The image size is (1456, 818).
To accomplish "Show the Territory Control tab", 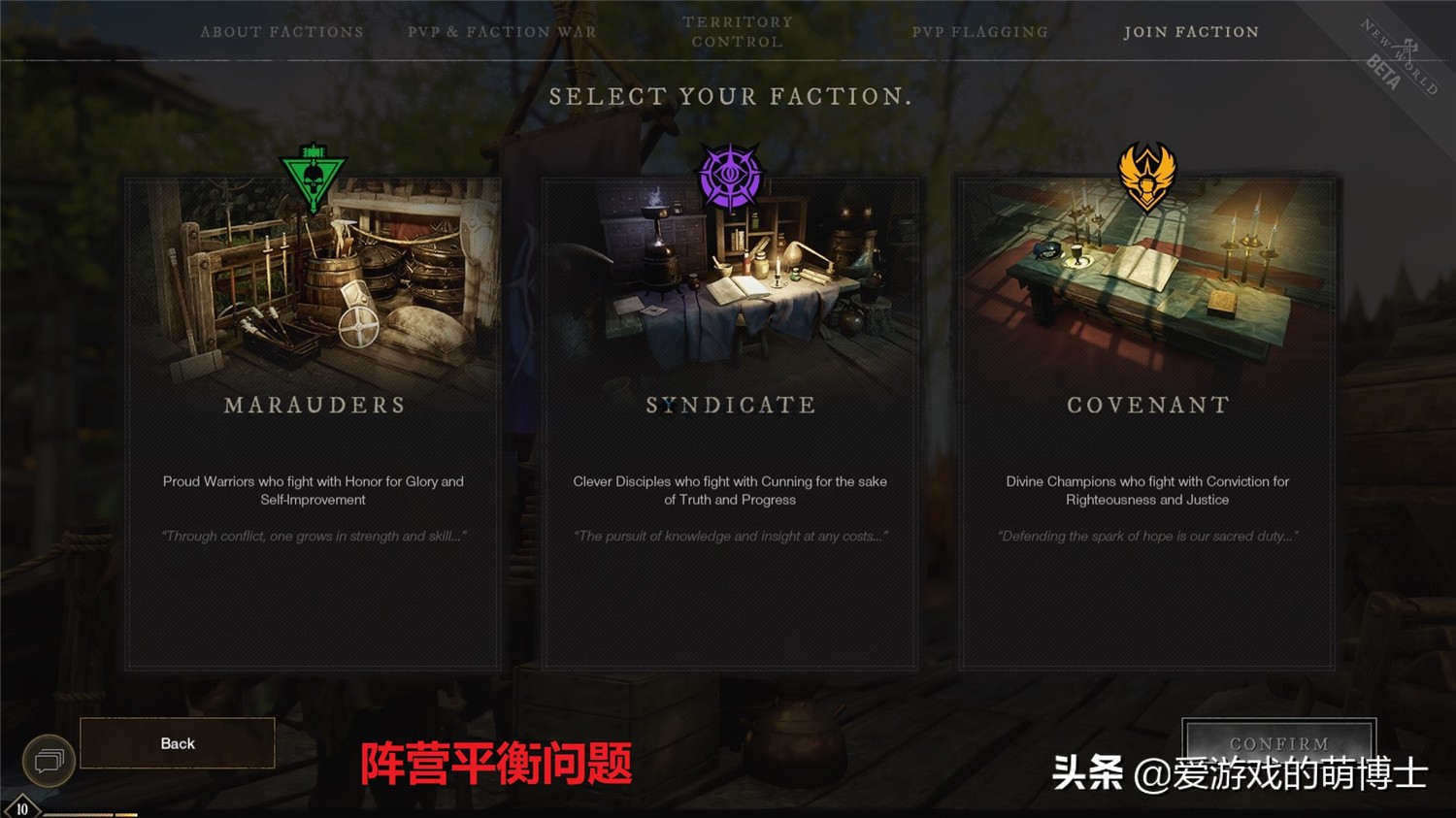I will click(x=738, y=32).
